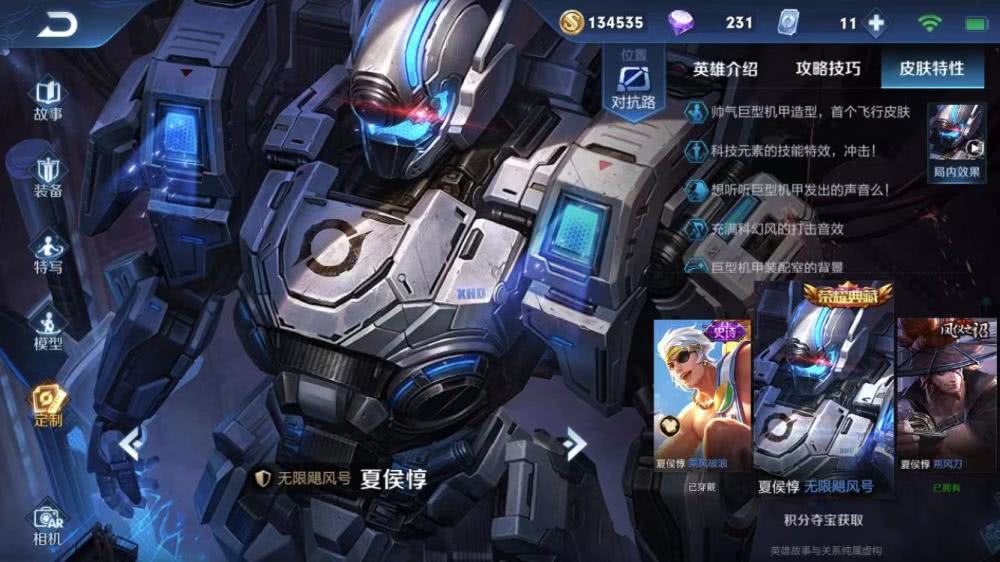The image size is (1000, 562).
Task: Show the previous hero with left arrow
Action: pyautogui.click(x=131, y=442)
